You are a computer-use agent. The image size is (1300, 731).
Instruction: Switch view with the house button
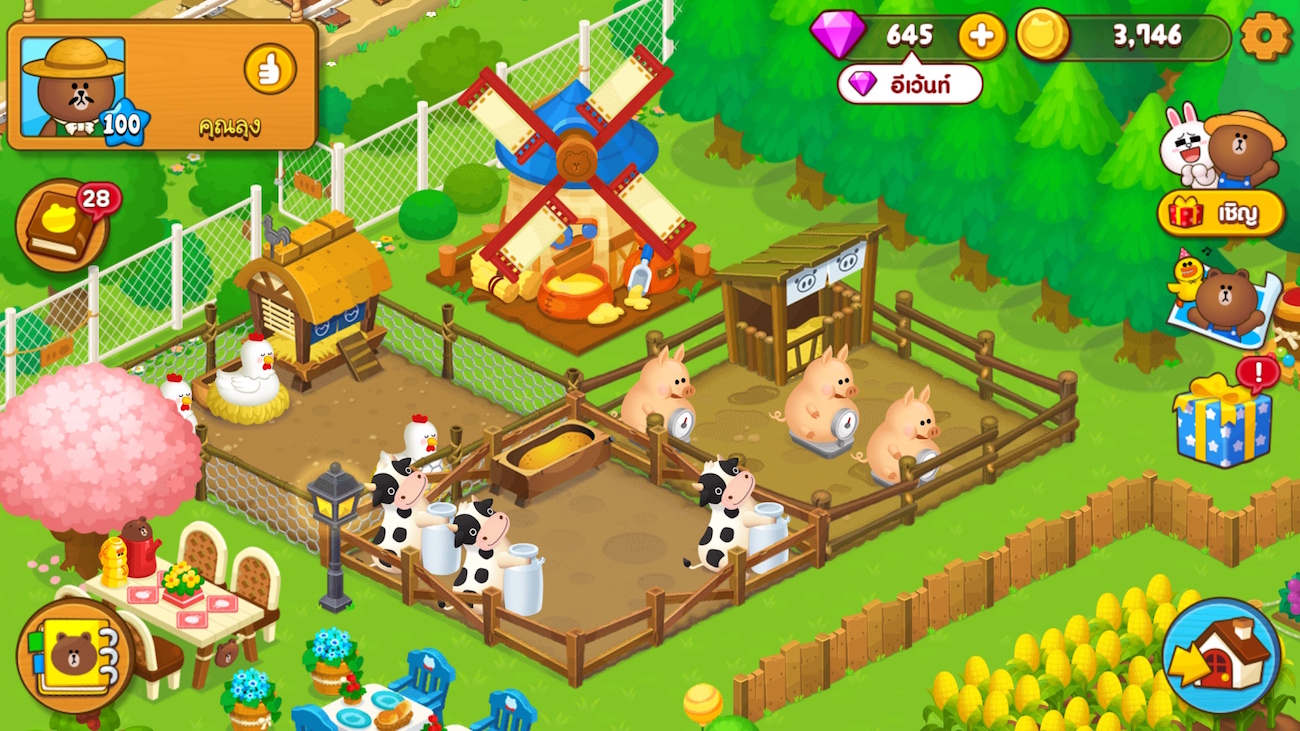click(x=1221, y=655)
